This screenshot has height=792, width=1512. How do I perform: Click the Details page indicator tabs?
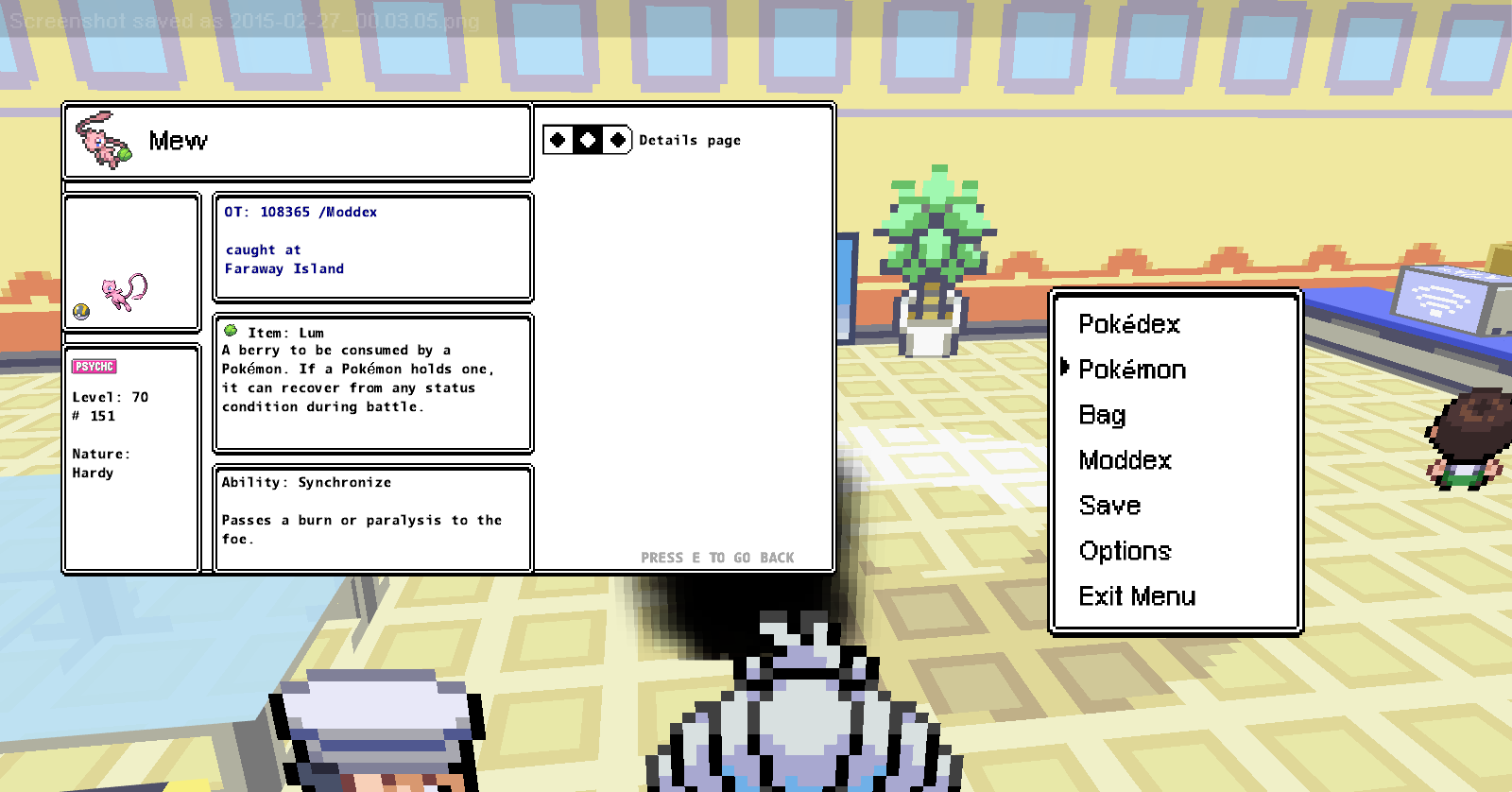coord(587,141)
